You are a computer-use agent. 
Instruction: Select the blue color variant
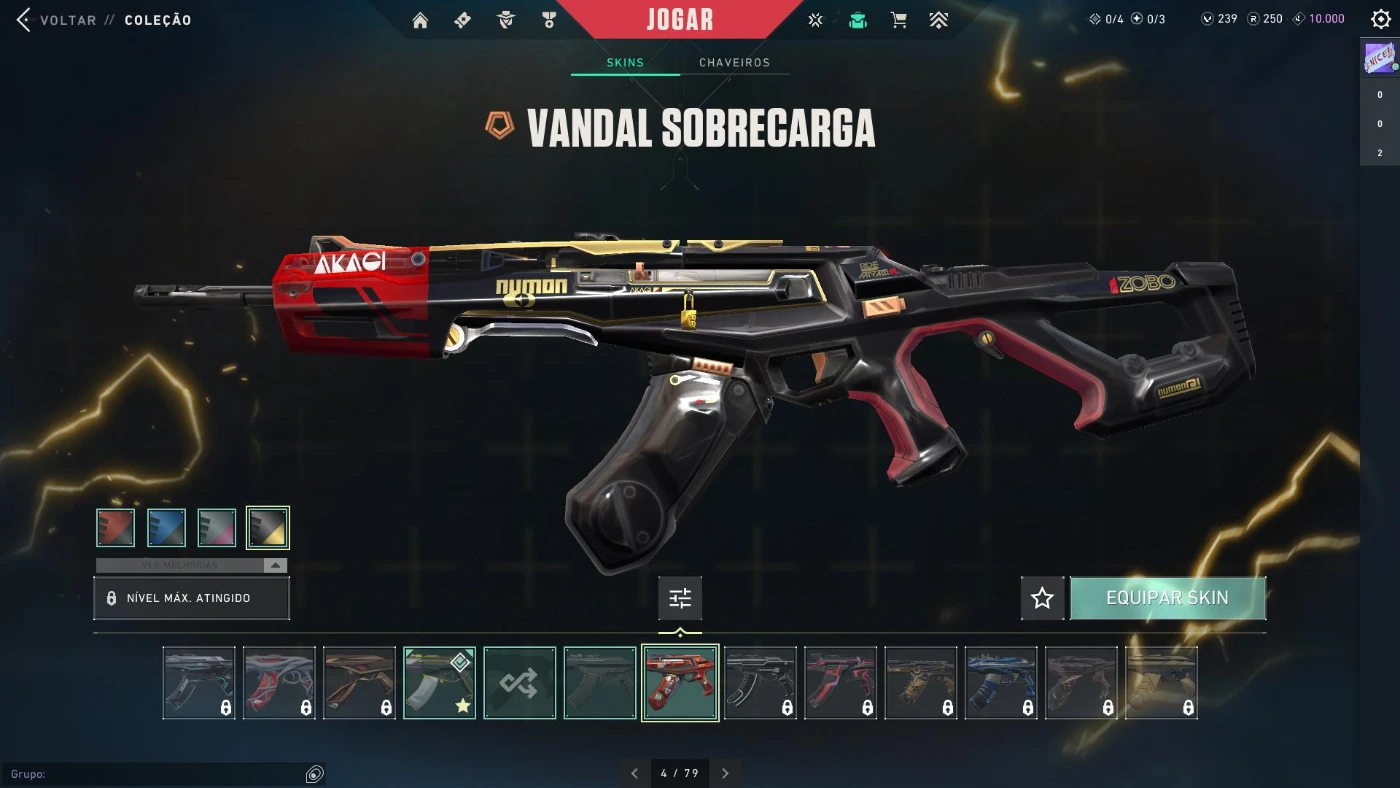[166, 528]
